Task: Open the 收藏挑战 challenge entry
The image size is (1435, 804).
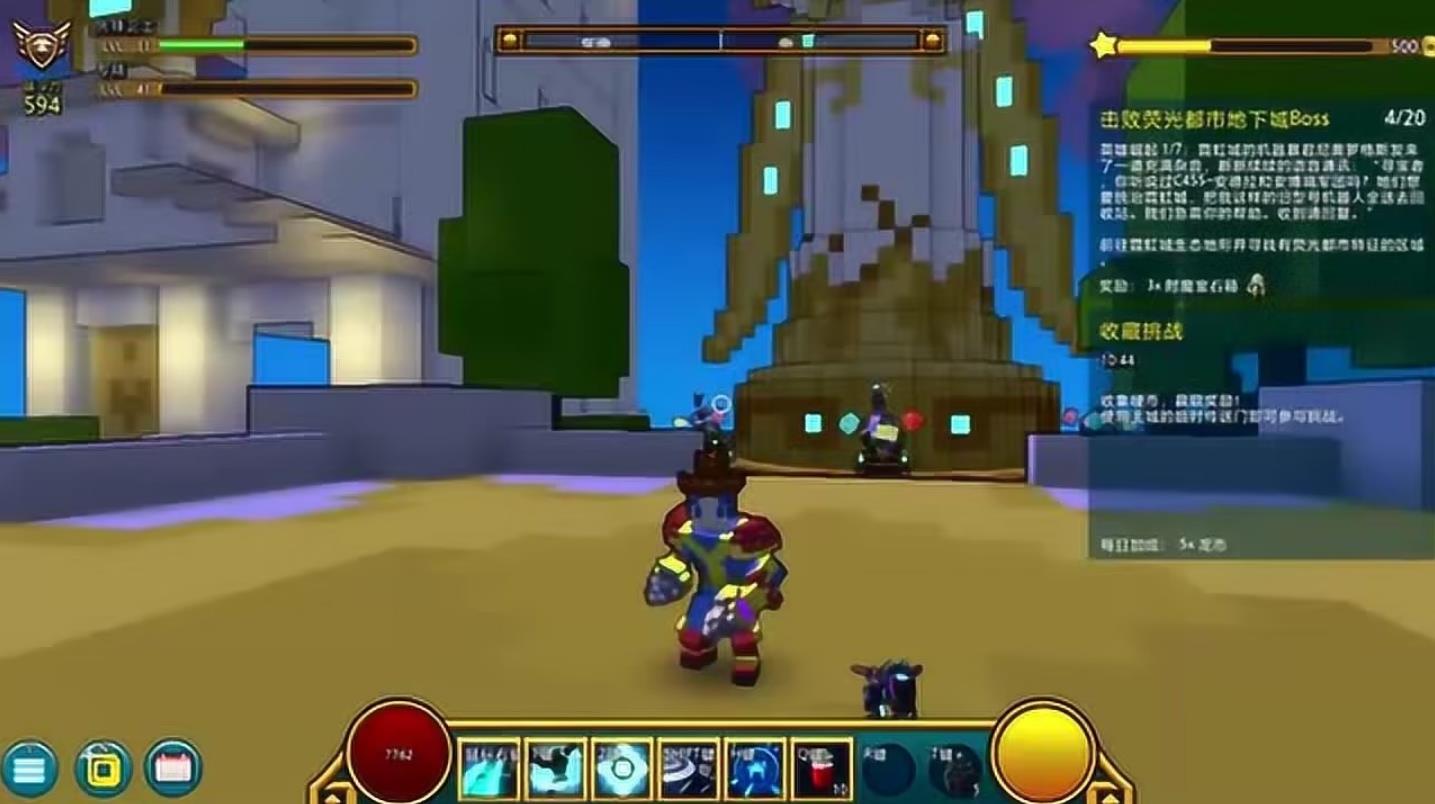Action: tap(1141, 331)
